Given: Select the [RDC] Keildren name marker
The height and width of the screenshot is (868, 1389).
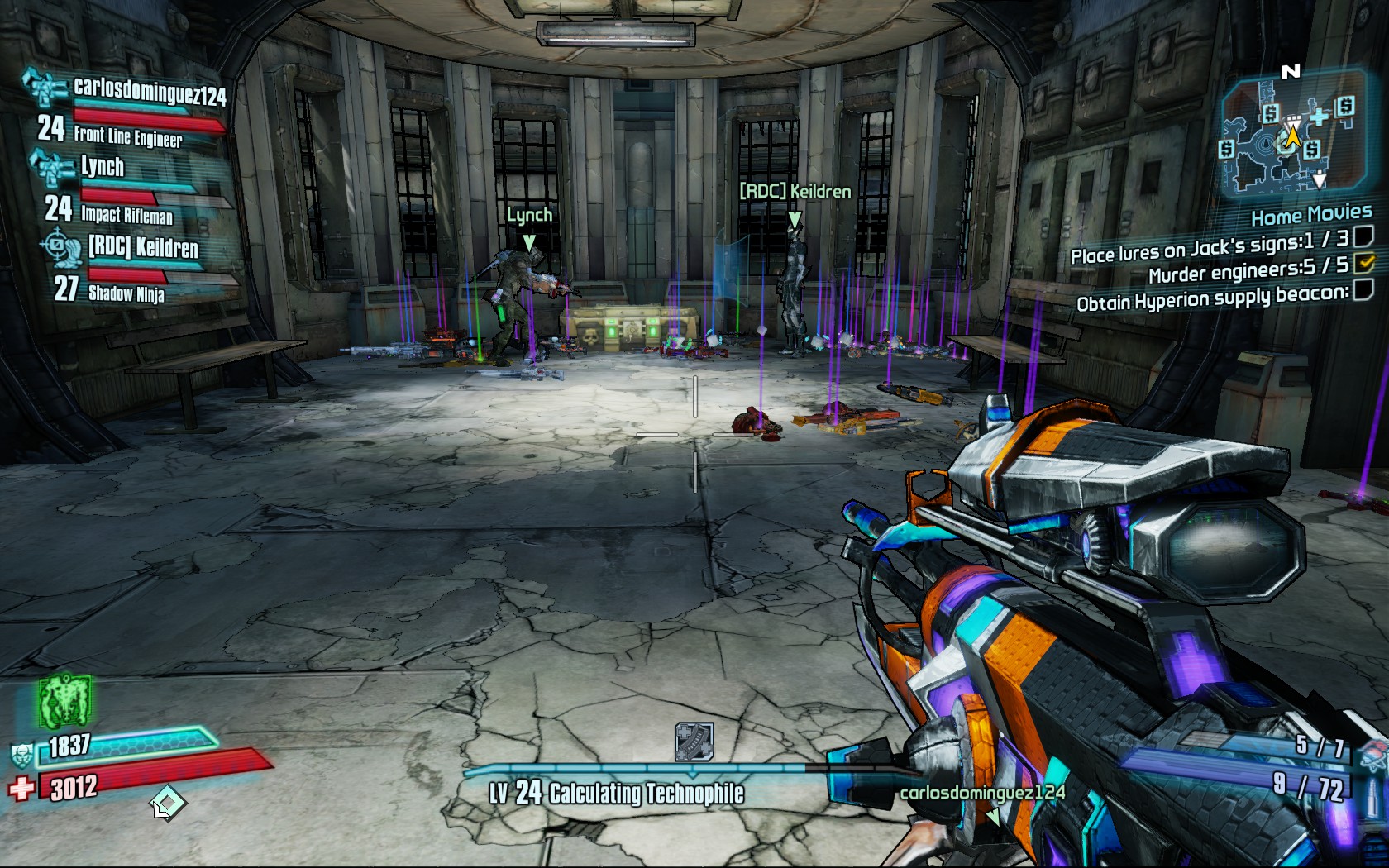Looking at the screenshot, I should [x=795, y=192].
